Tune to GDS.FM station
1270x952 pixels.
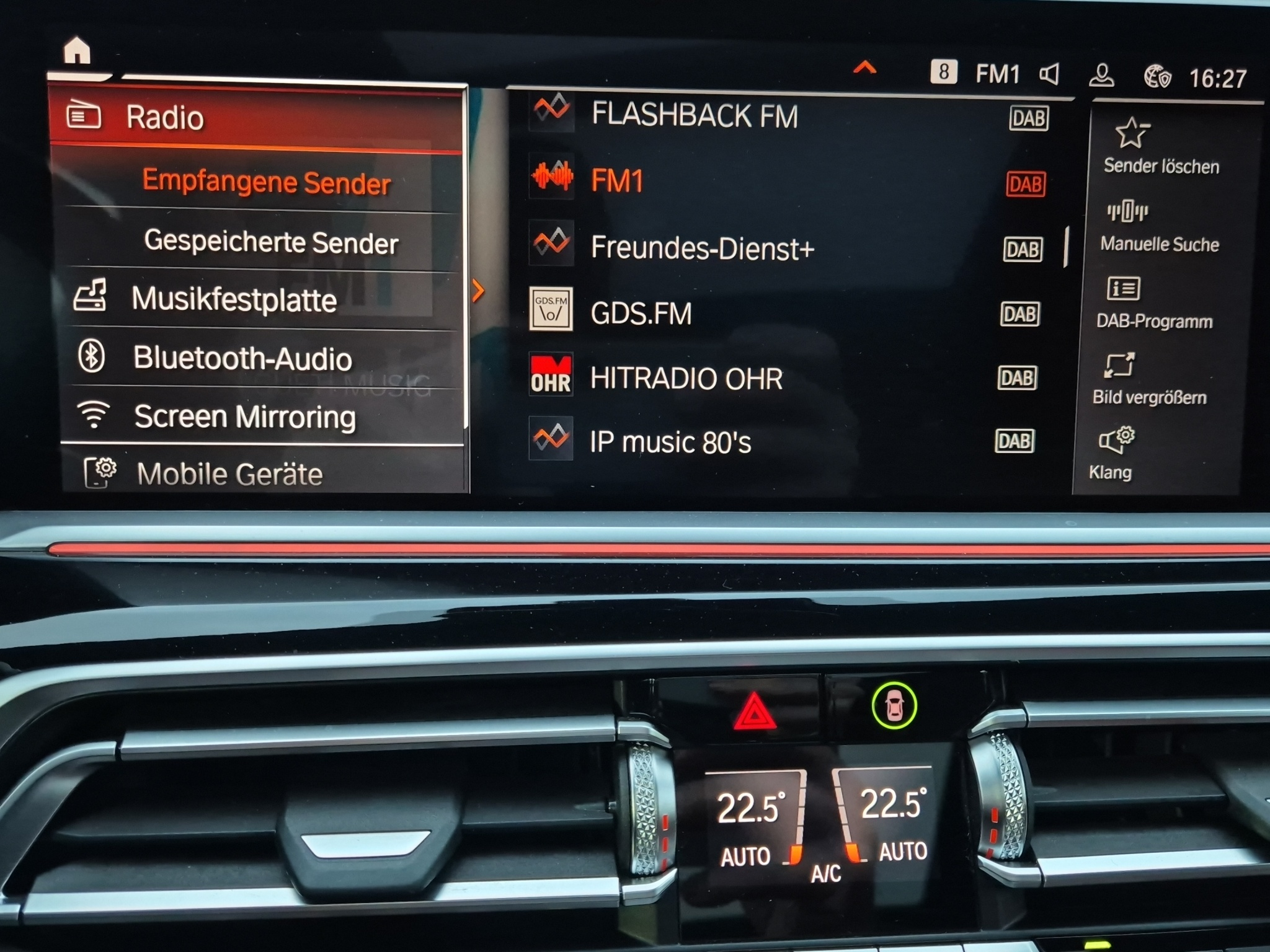click(x=641, y=313)
